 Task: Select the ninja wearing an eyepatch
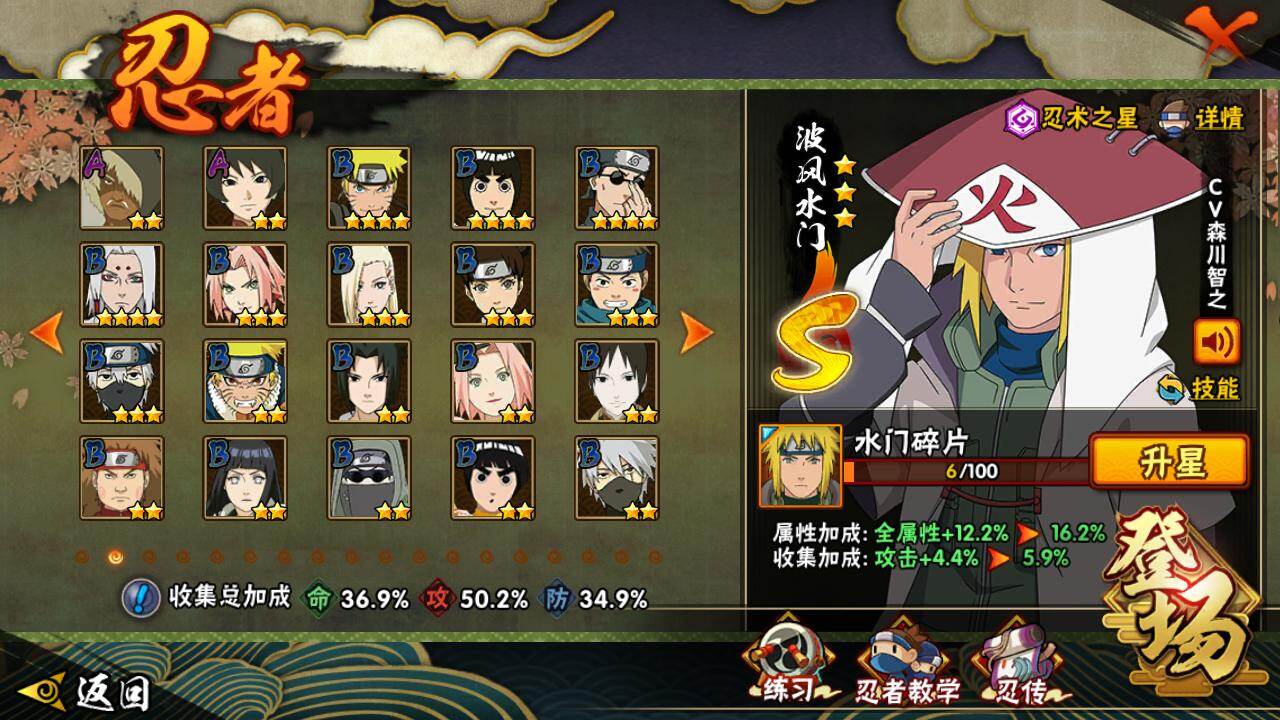click(617, 188)
